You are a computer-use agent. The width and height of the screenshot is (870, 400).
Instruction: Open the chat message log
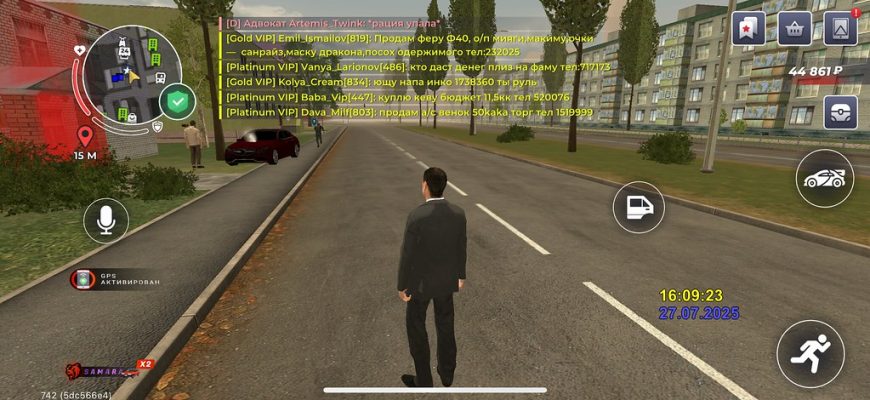[408, 68]
